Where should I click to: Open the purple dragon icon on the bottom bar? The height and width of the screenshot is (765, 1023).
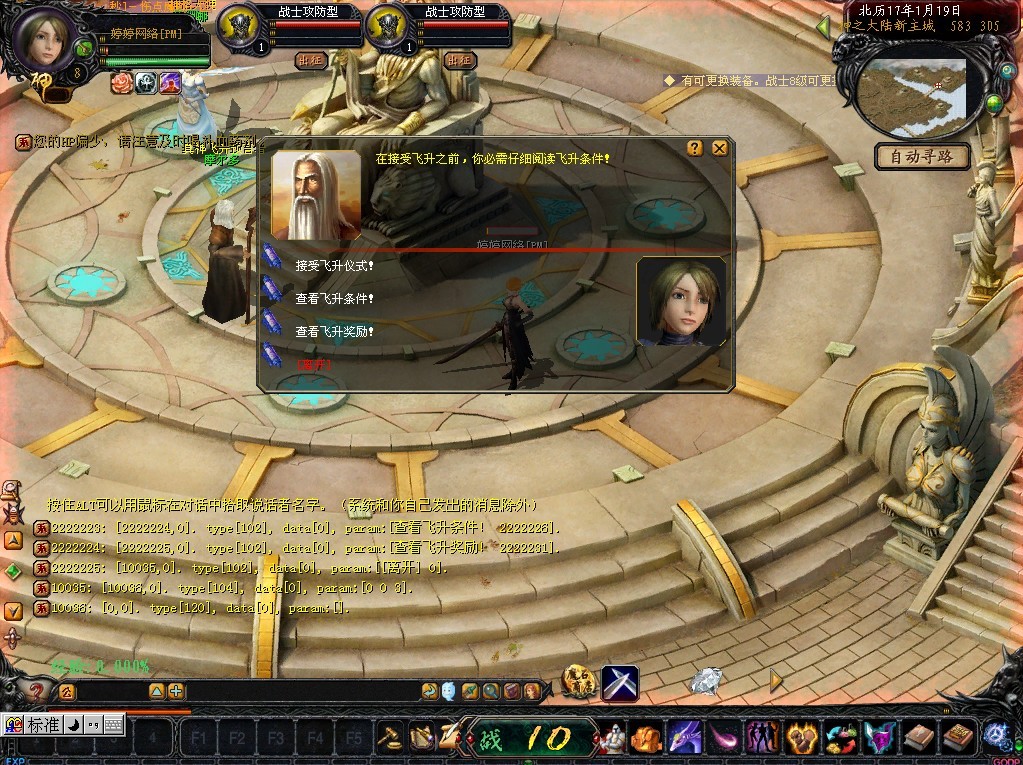click(x=683, y=738)
